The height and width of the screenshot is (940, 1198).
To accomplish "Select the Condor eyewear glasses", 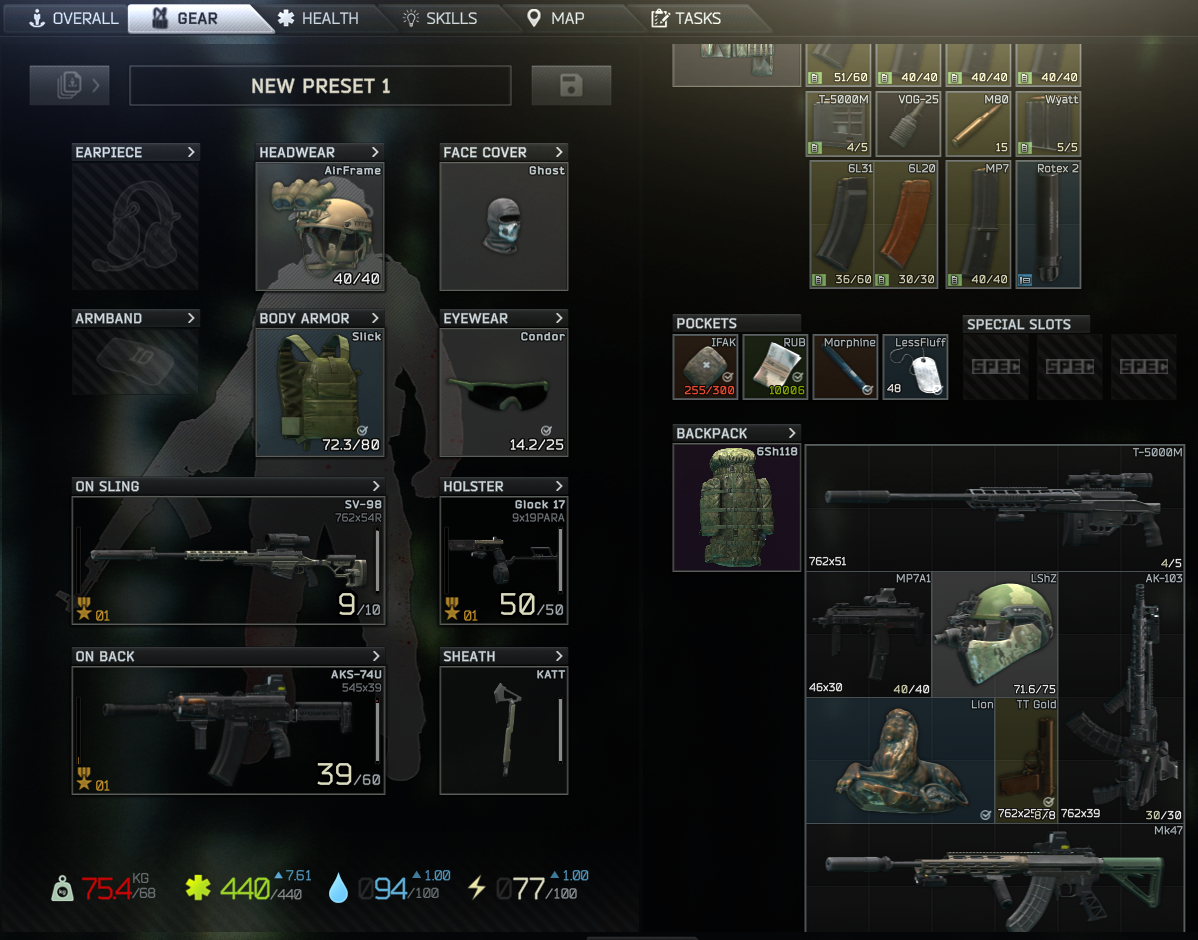I will tap(504, 392).
